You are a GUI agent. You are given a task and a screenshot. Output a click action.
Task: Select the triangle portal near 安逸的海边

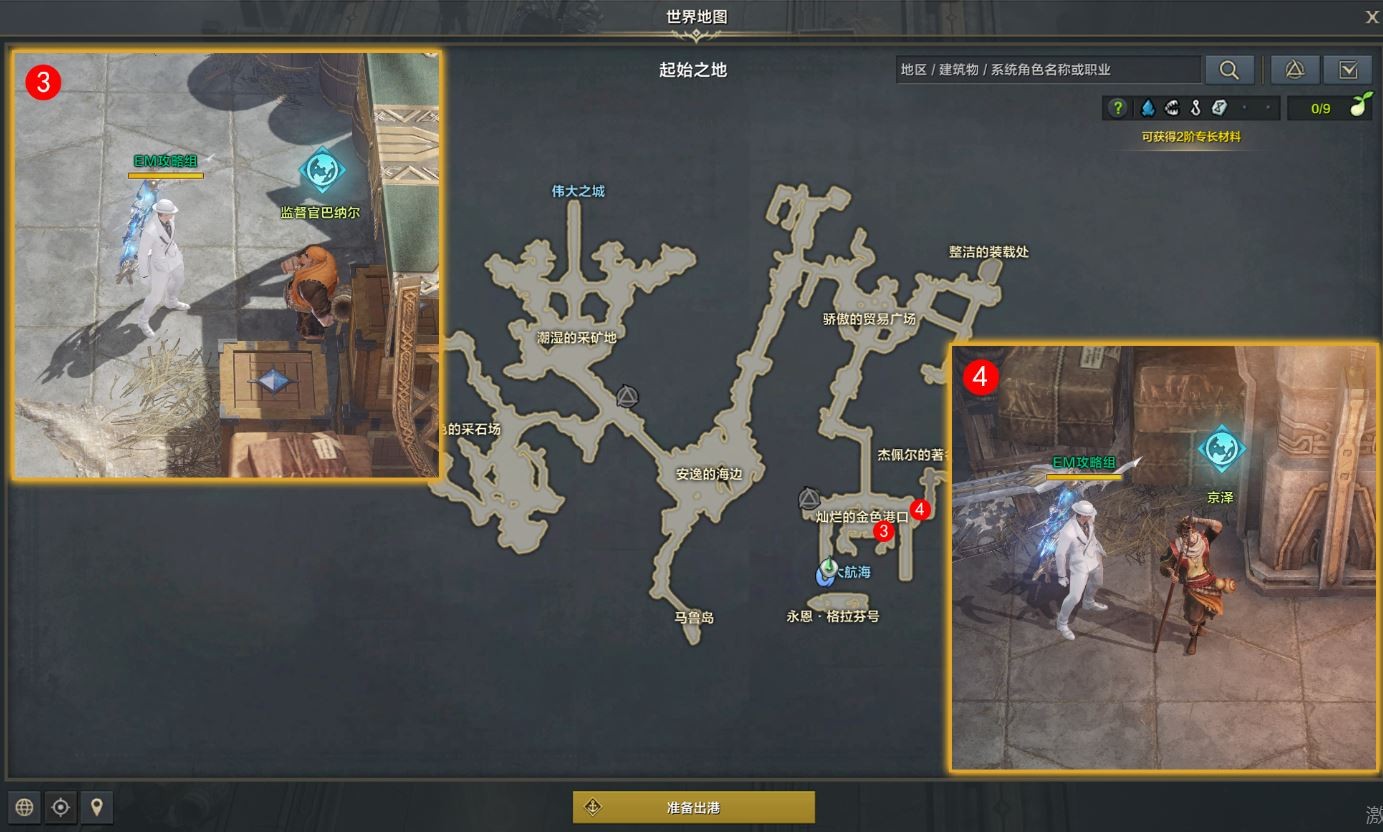coord(627,397)
